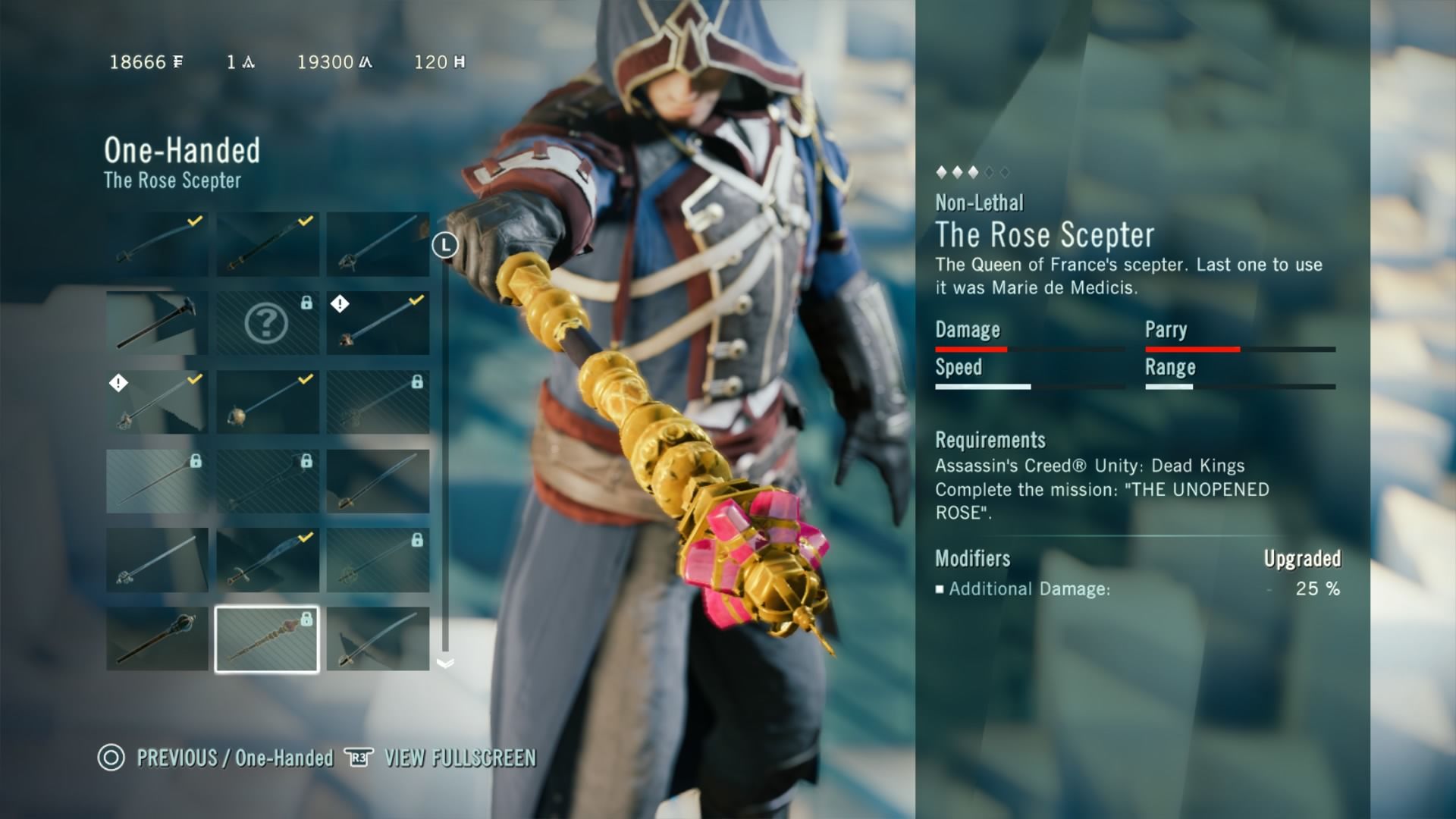Choose the war hammer weapon slot
Screen dimensions: 1456x819
point(157,323)
